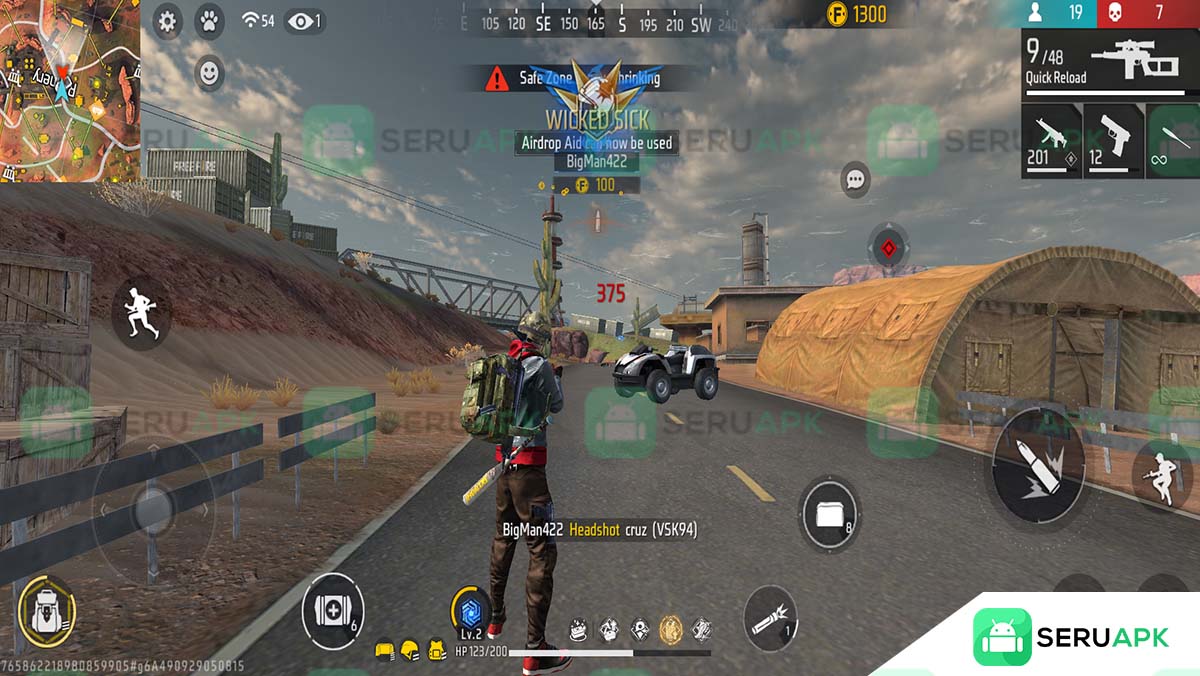Open the minimap
Screen dimensions: 1200x676
coord(69,90)
